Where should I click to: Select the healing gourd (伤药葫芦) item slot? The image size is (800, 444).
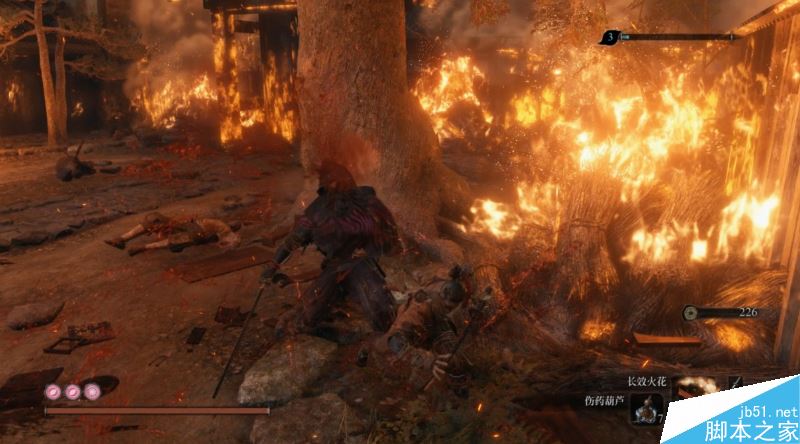coord(646,406)
